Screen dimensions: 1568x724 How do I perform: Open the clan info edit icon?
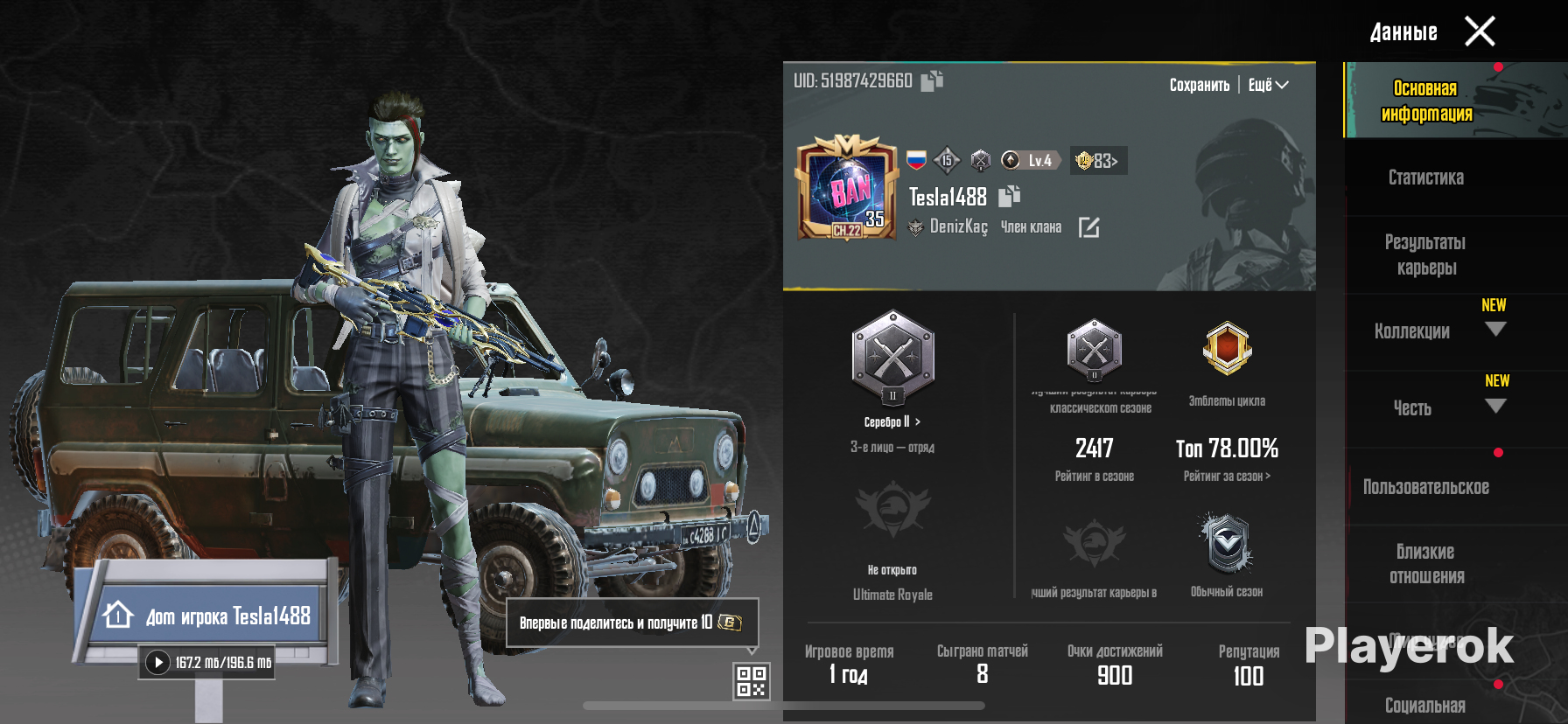(1088, 227)
